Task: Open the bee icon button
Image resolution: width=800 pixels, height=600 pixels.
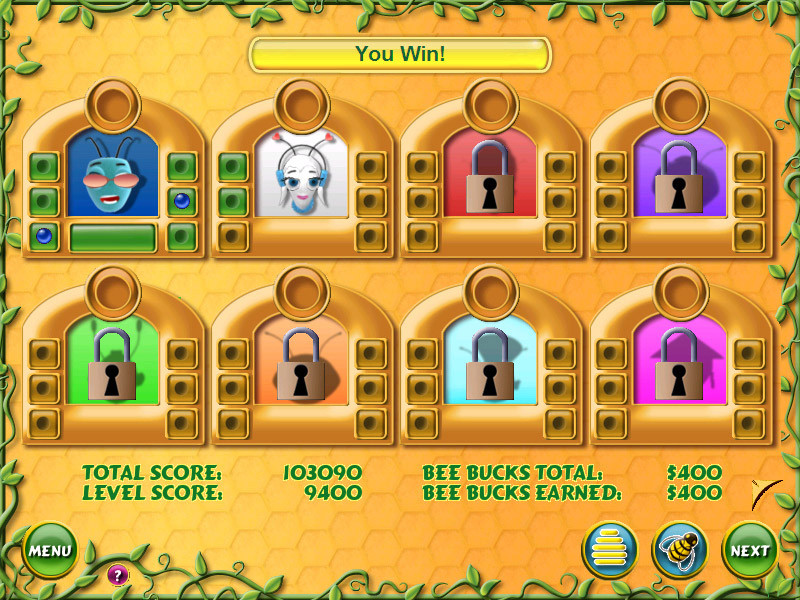Action: pyautogui.click(x=680, y=550)
